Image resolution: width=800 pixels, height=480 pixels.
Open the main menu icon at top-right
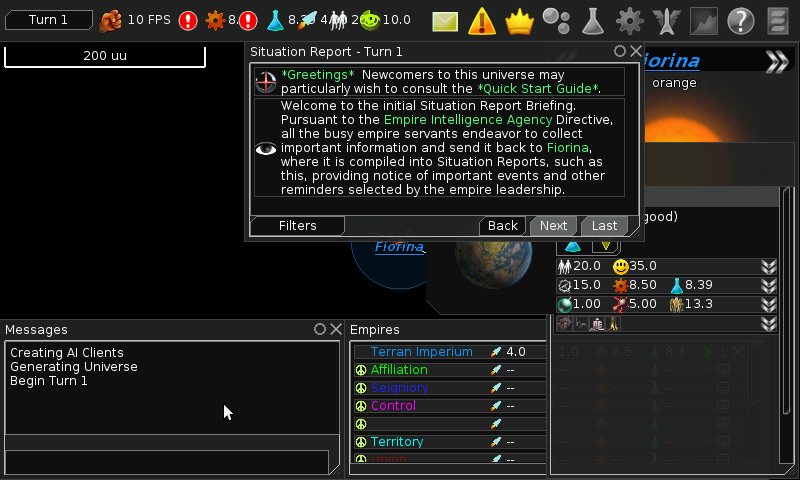[x=777, y=20]
